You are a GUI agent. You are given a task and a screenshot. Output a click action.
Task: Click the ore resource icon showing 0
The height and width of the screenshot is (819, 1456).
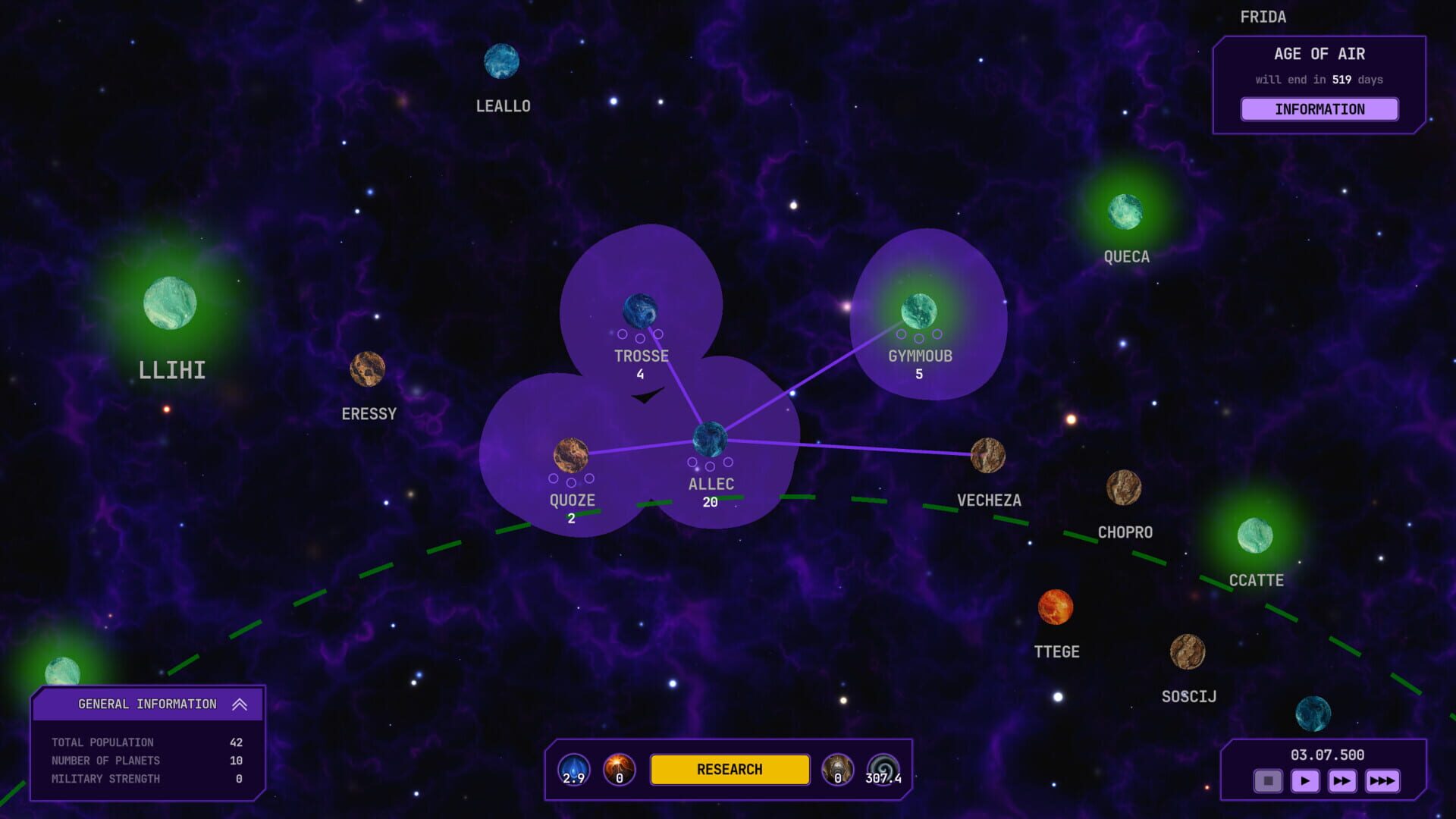click(x=837, y=769)
